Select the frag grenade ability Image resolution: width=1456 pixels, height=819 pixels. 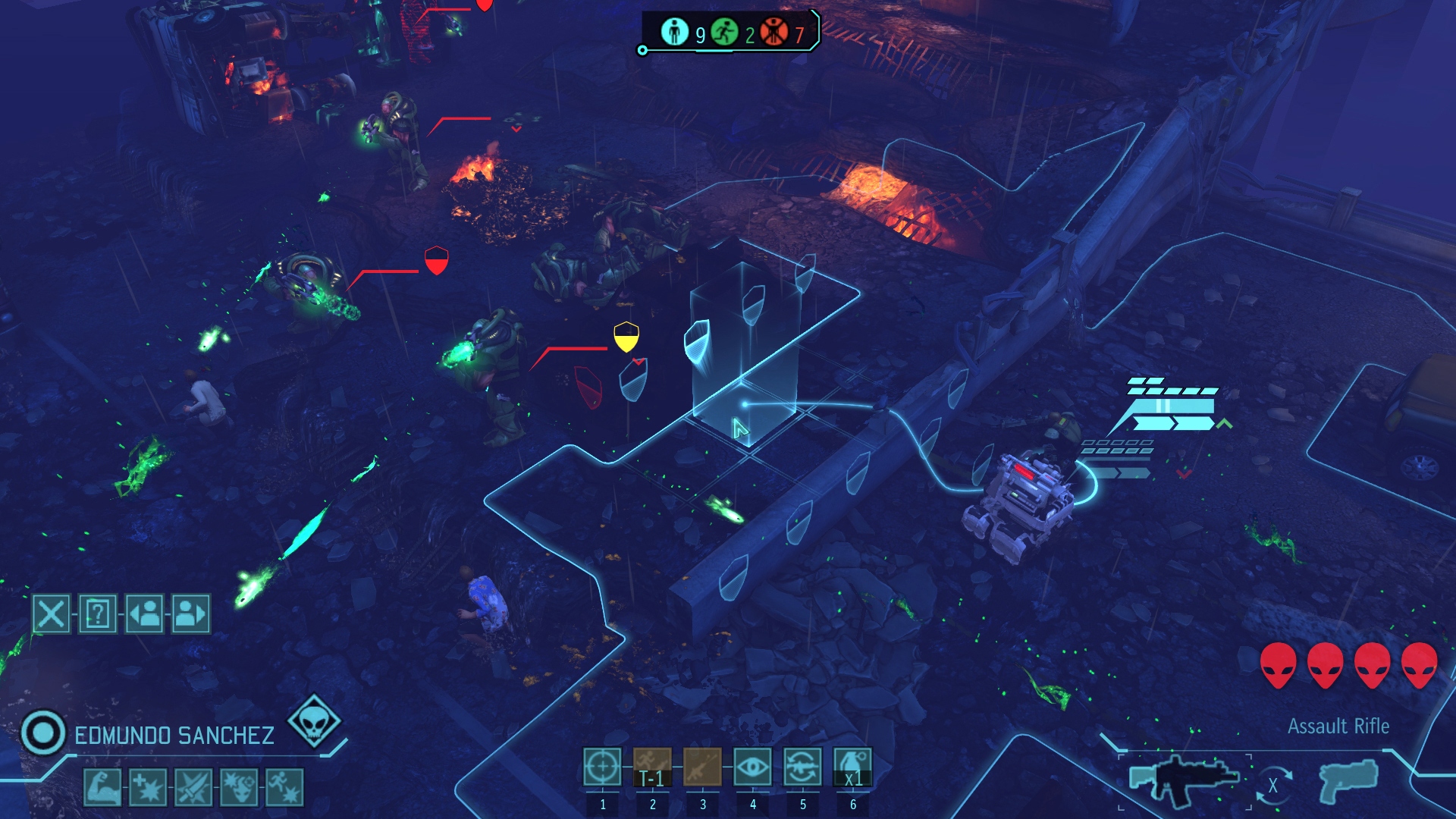point(852,767)
